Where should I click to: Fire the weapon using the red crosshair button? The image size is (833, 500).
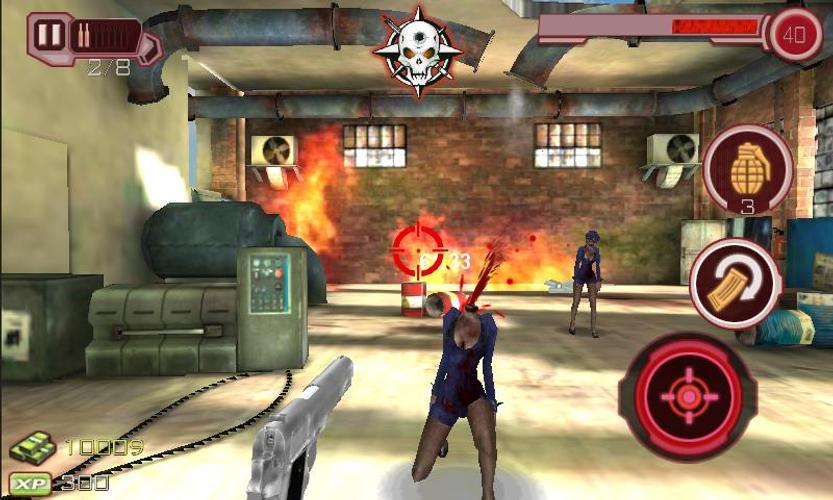687,397
